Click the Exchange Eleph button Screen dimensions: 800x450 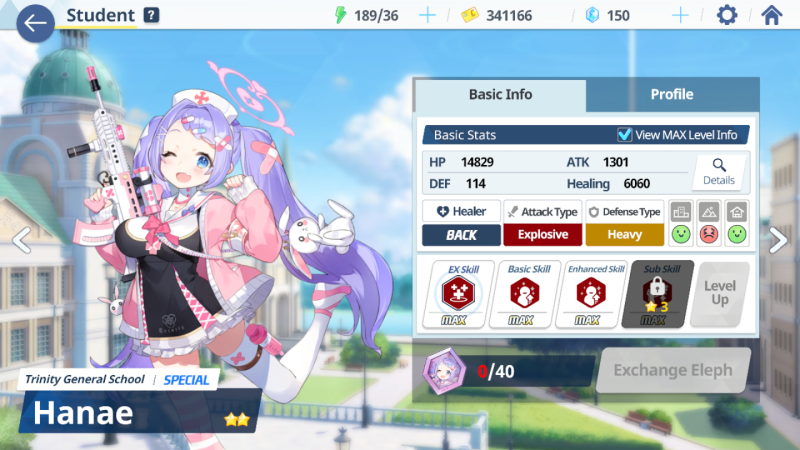point(672,371)
